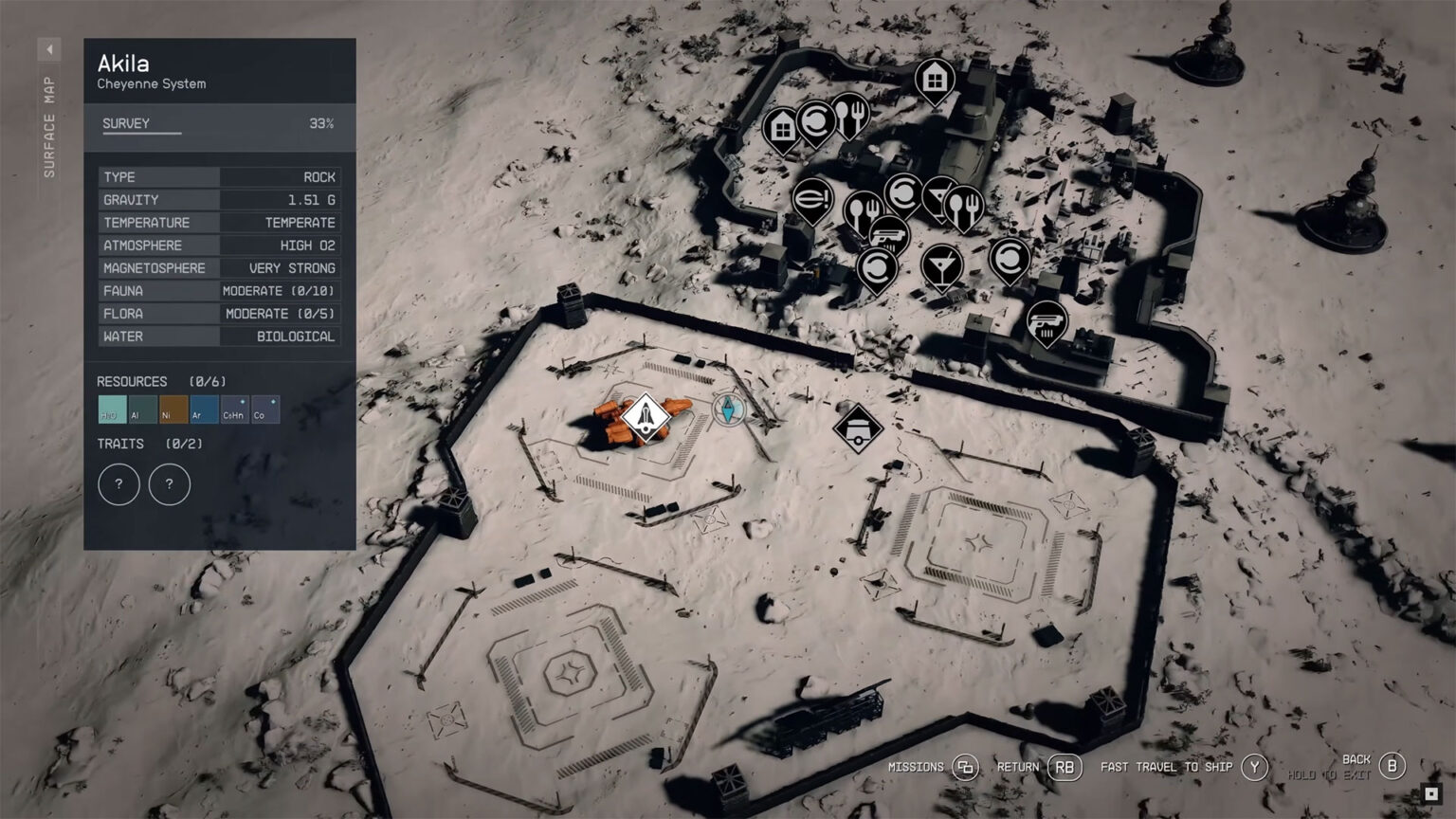
Task: Select the Co cobalt resource tile
Action: (264, 409)
